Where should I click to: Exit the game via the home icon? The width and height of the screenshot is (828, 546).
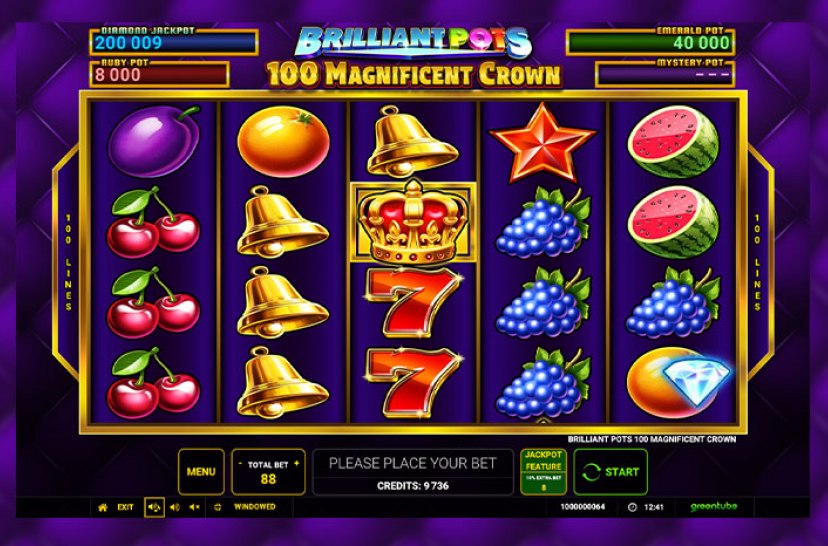[x=102, y=507]
